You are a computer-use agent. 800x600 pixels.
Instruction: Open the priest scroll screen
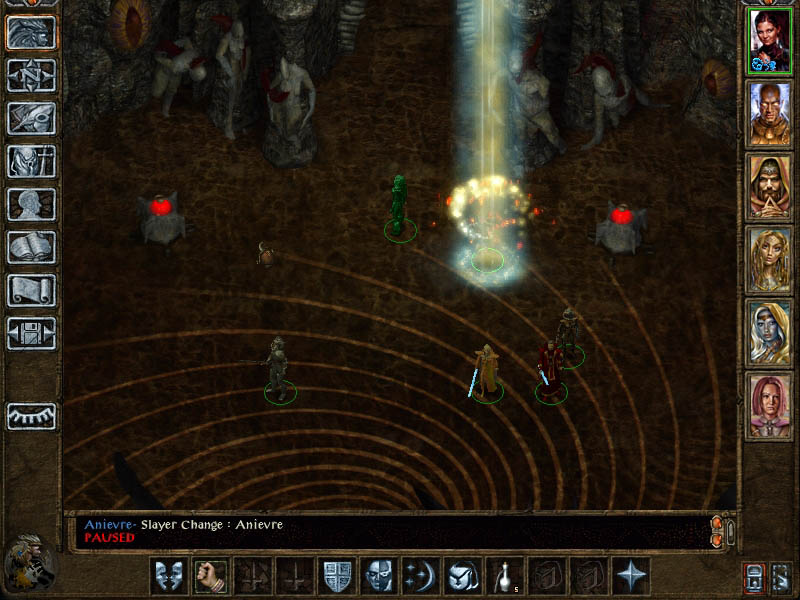click(x=31, y=290)
